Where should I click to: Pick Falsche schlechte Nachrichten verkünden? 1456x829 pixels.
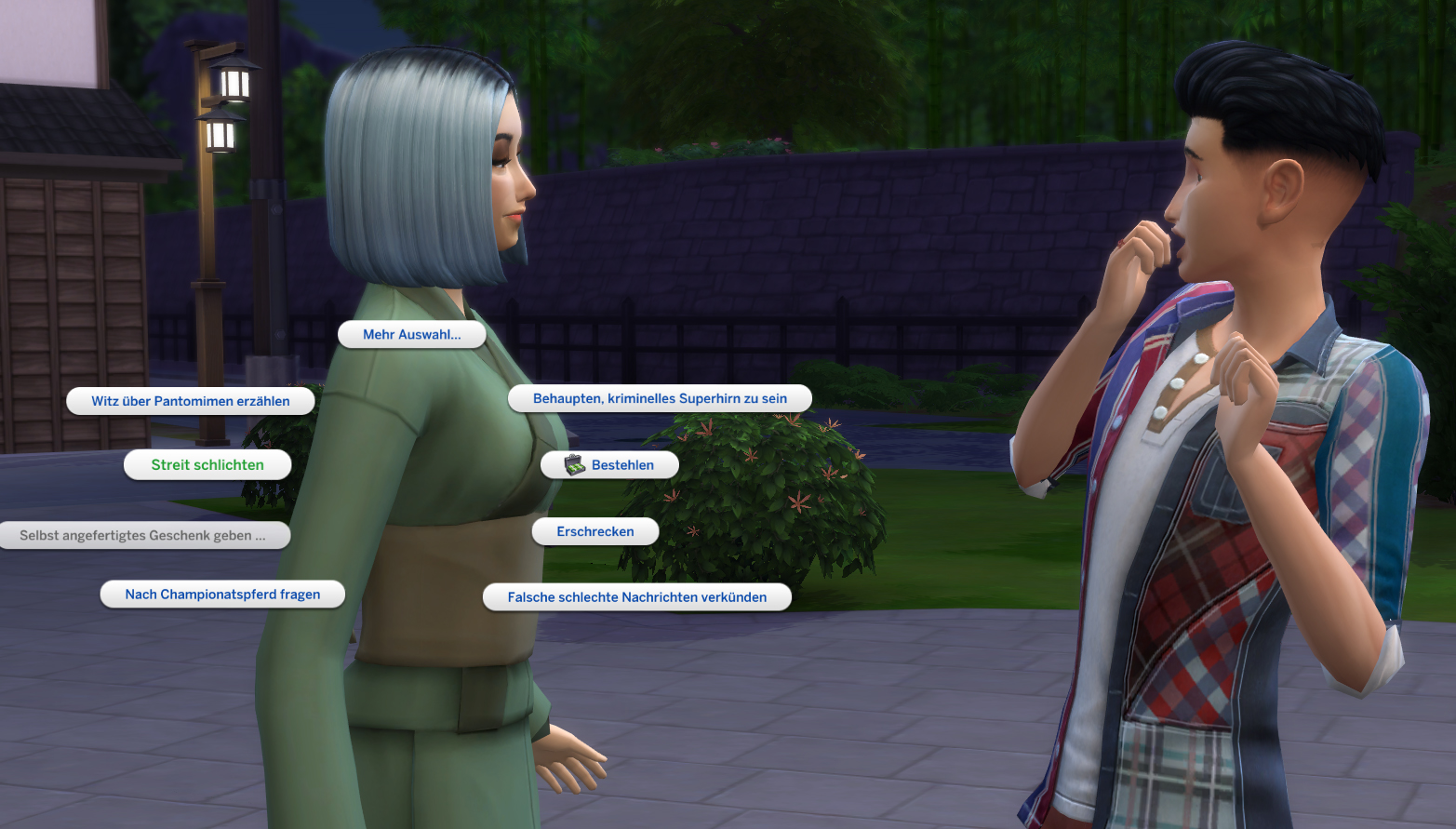636,596
